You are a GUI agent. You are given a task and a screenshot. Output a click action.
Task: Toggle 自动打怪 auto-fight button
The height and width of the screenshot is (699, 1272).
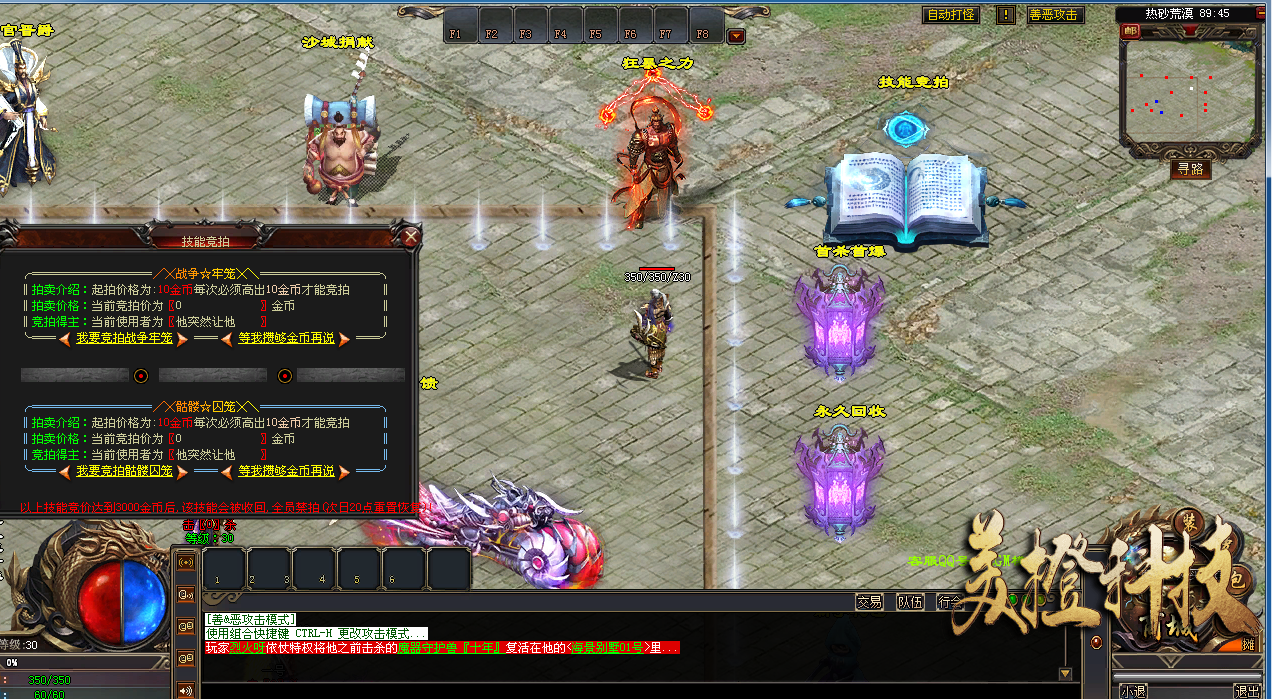pos(950,15)
